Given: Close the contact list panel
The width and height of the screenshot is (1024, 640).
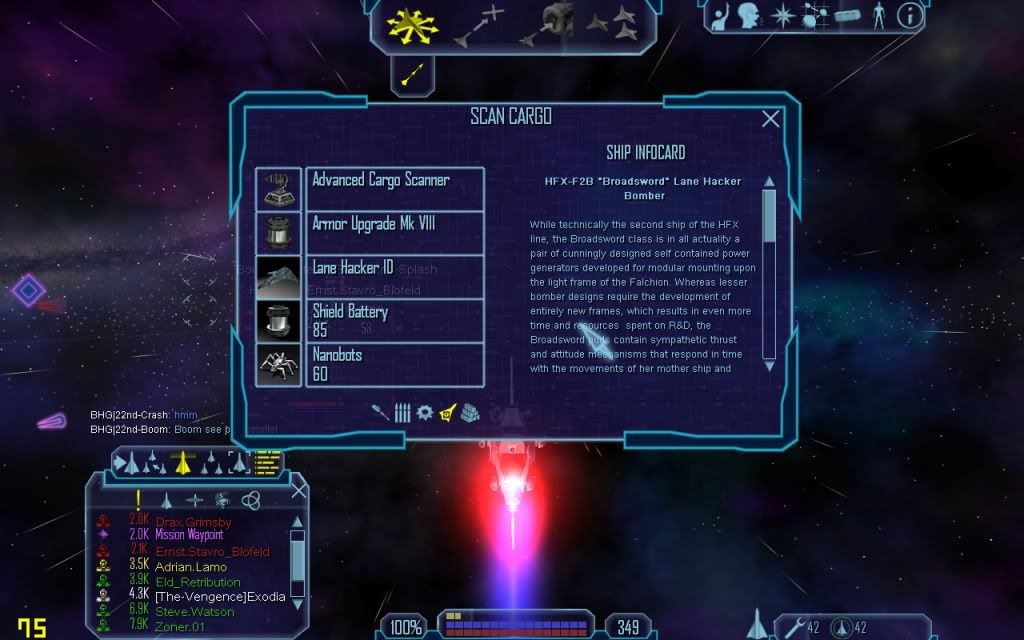Looking at the screenshot, I should tap(298, 490).
